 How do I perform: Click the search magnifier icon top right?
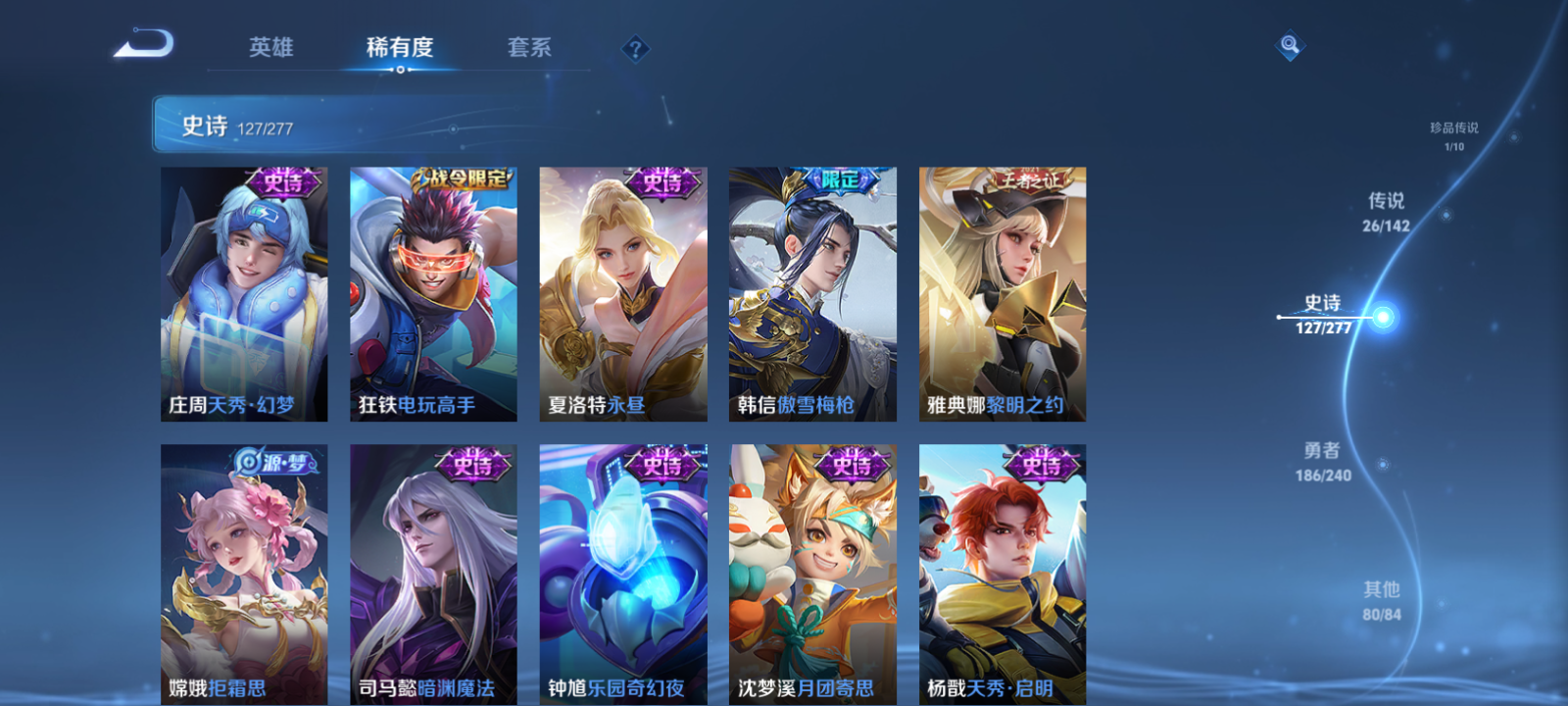click(x=1289, y=43)
